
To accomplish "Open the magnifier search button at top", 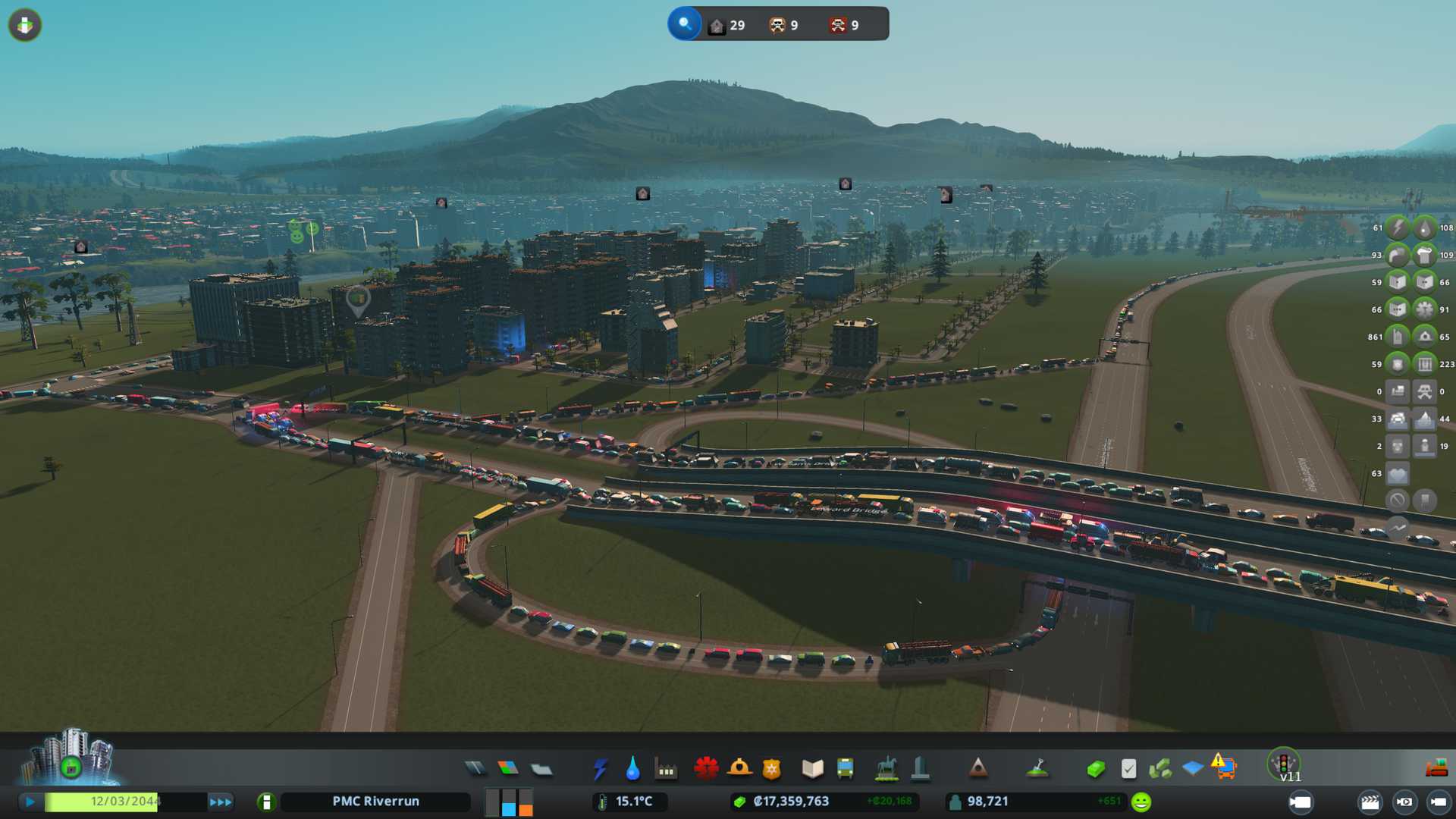I will pos(685,24).
